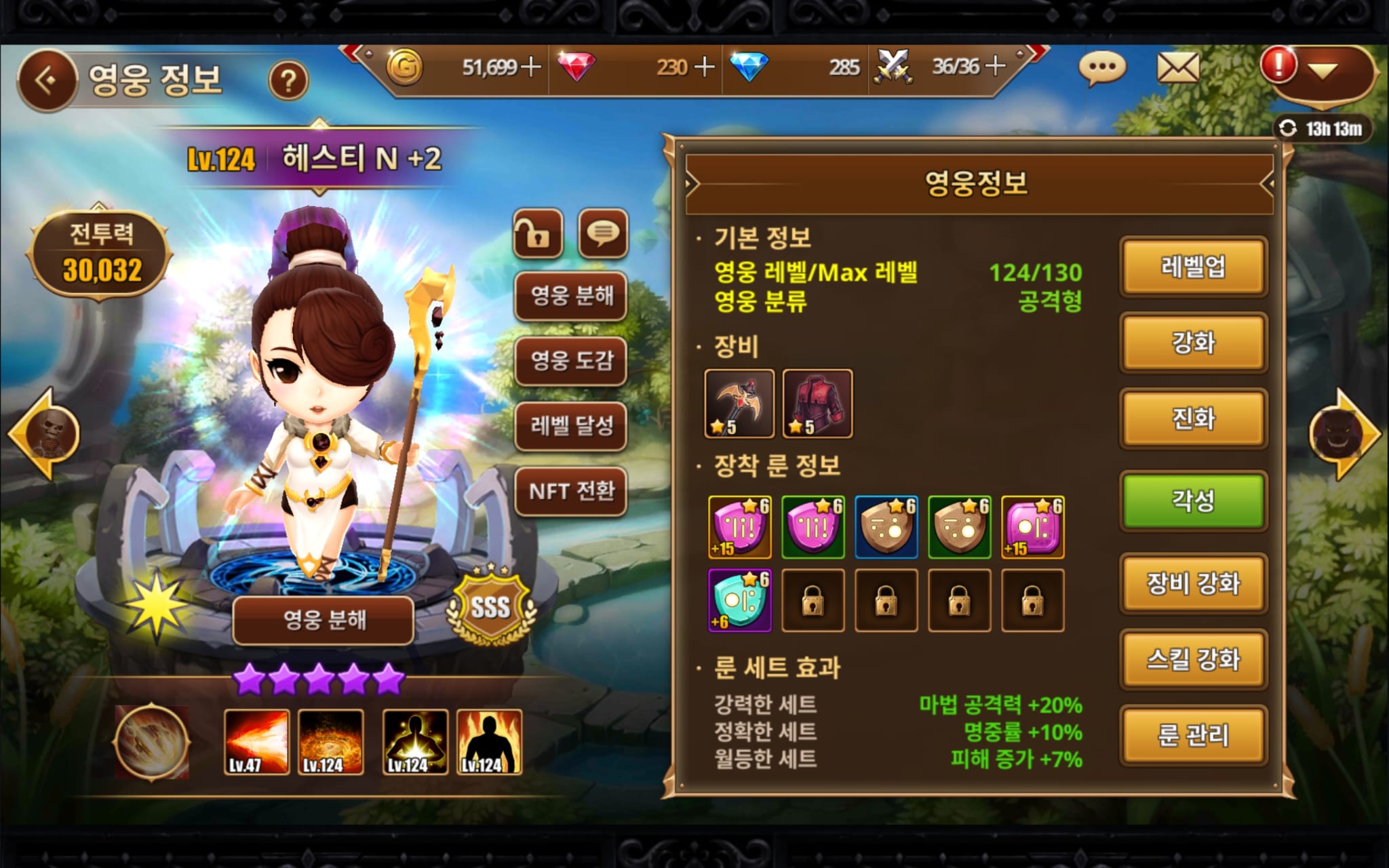
Task: Open the 강화 enhance option
Action: pos(1193,342)
